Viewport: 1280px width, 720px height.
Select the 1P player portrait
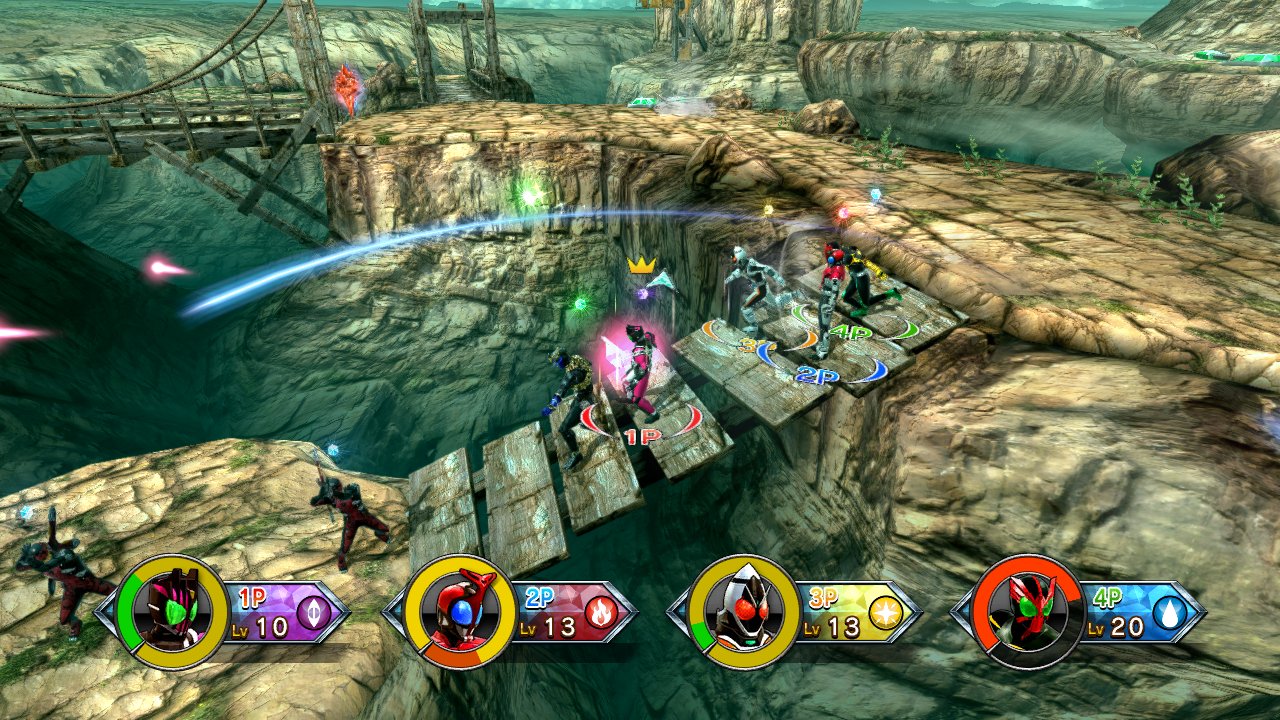point(173,611)
